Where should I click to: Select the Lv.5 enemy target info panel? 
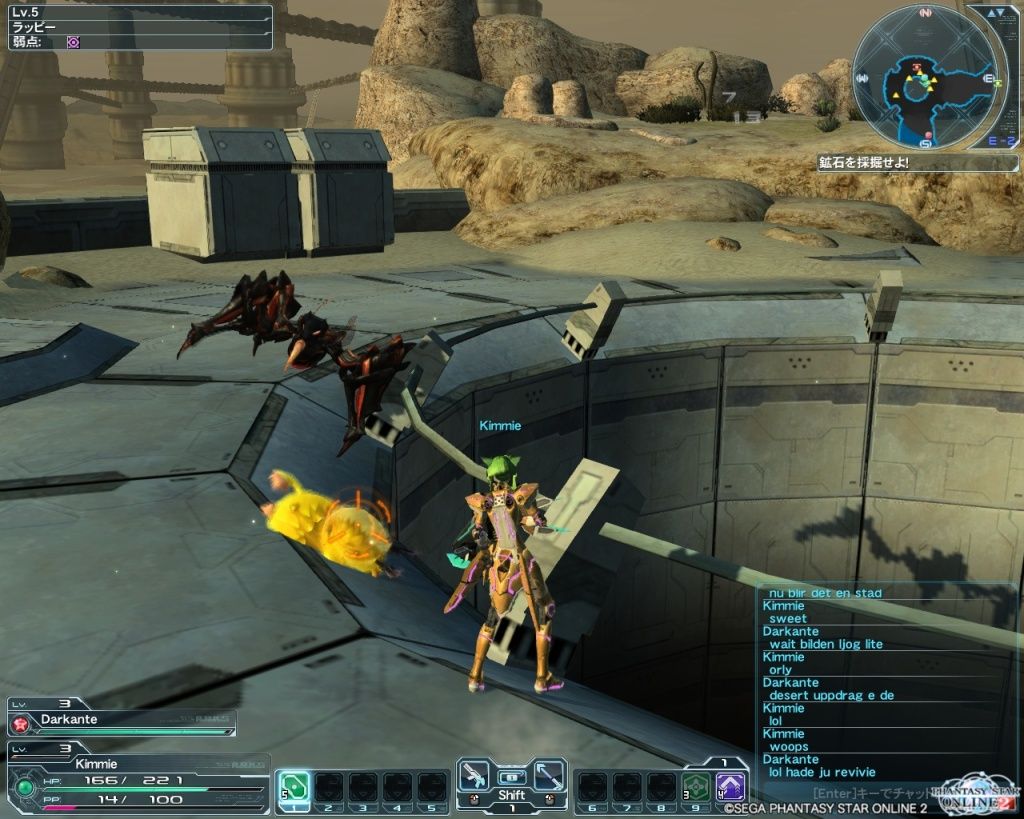pos(138,27)
